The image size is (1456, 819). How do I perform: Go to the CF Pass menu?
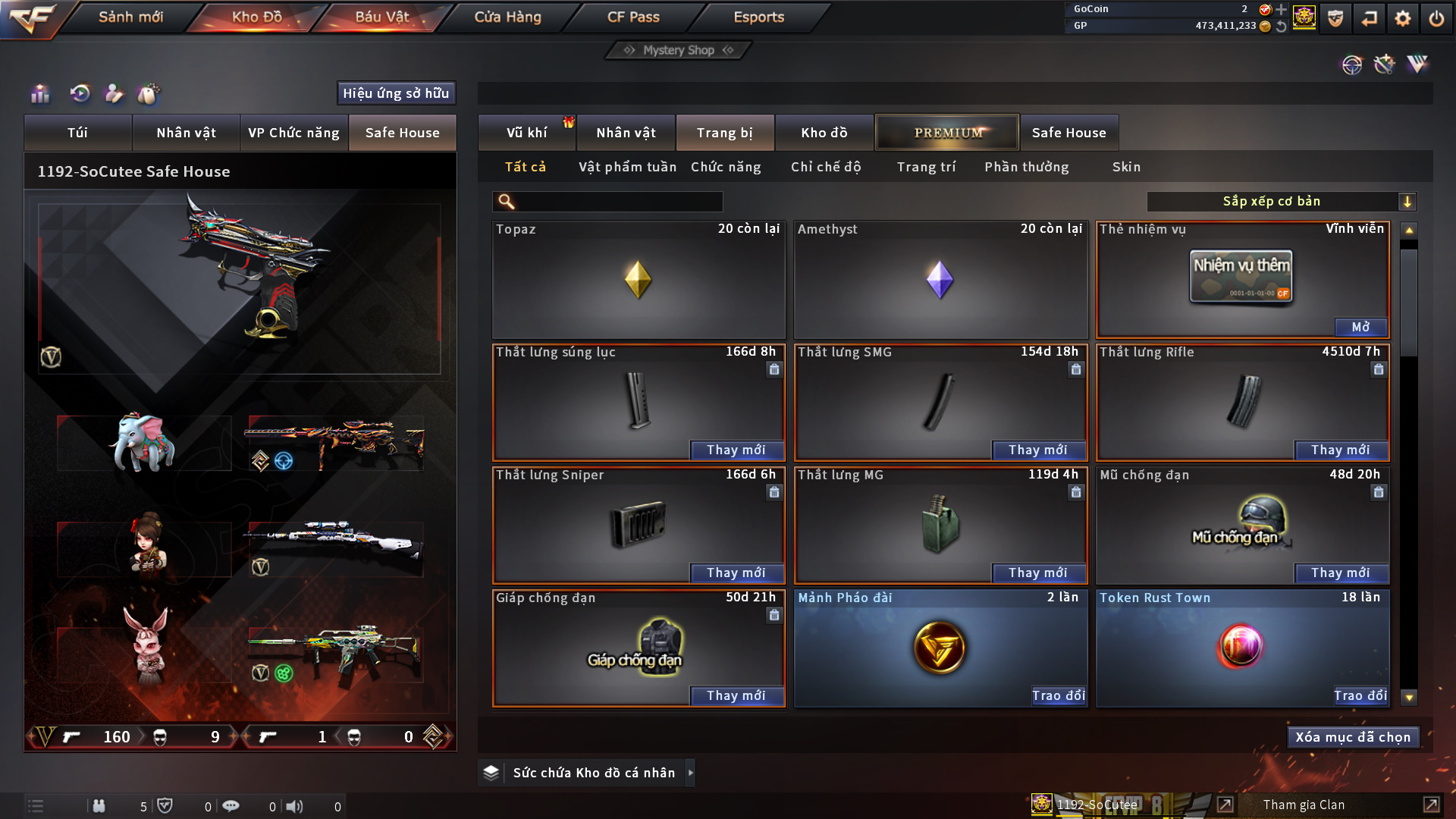(633, 17)
